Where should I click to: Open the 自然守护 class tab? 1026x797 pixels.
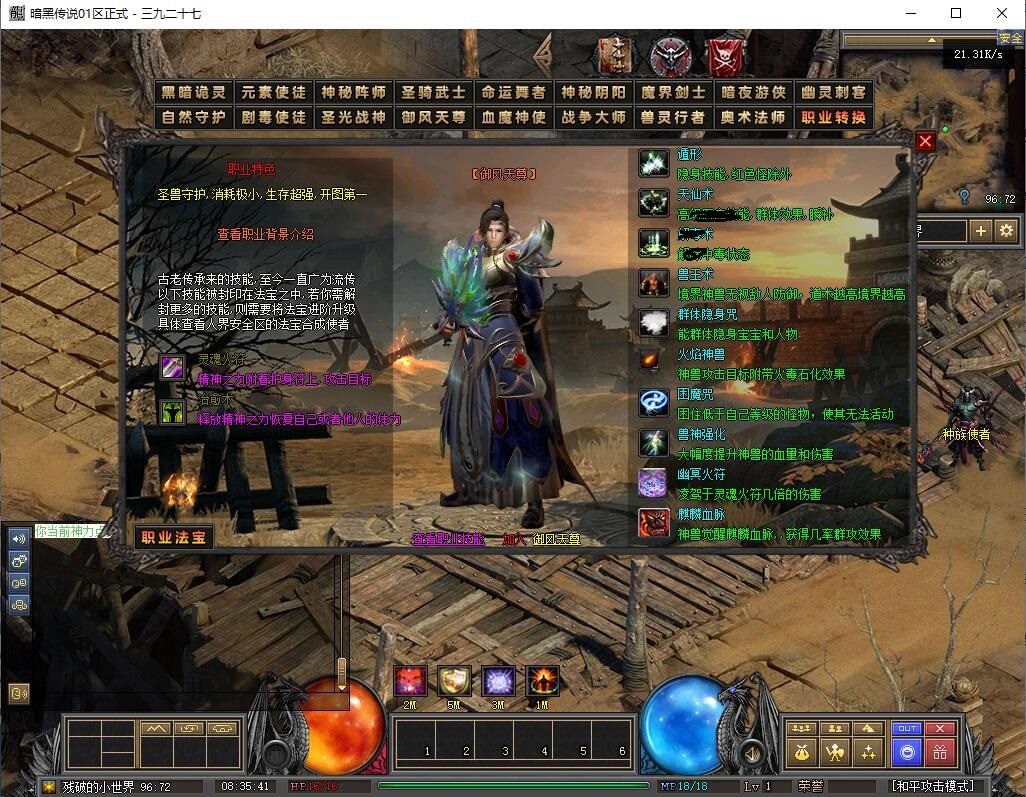195,117
